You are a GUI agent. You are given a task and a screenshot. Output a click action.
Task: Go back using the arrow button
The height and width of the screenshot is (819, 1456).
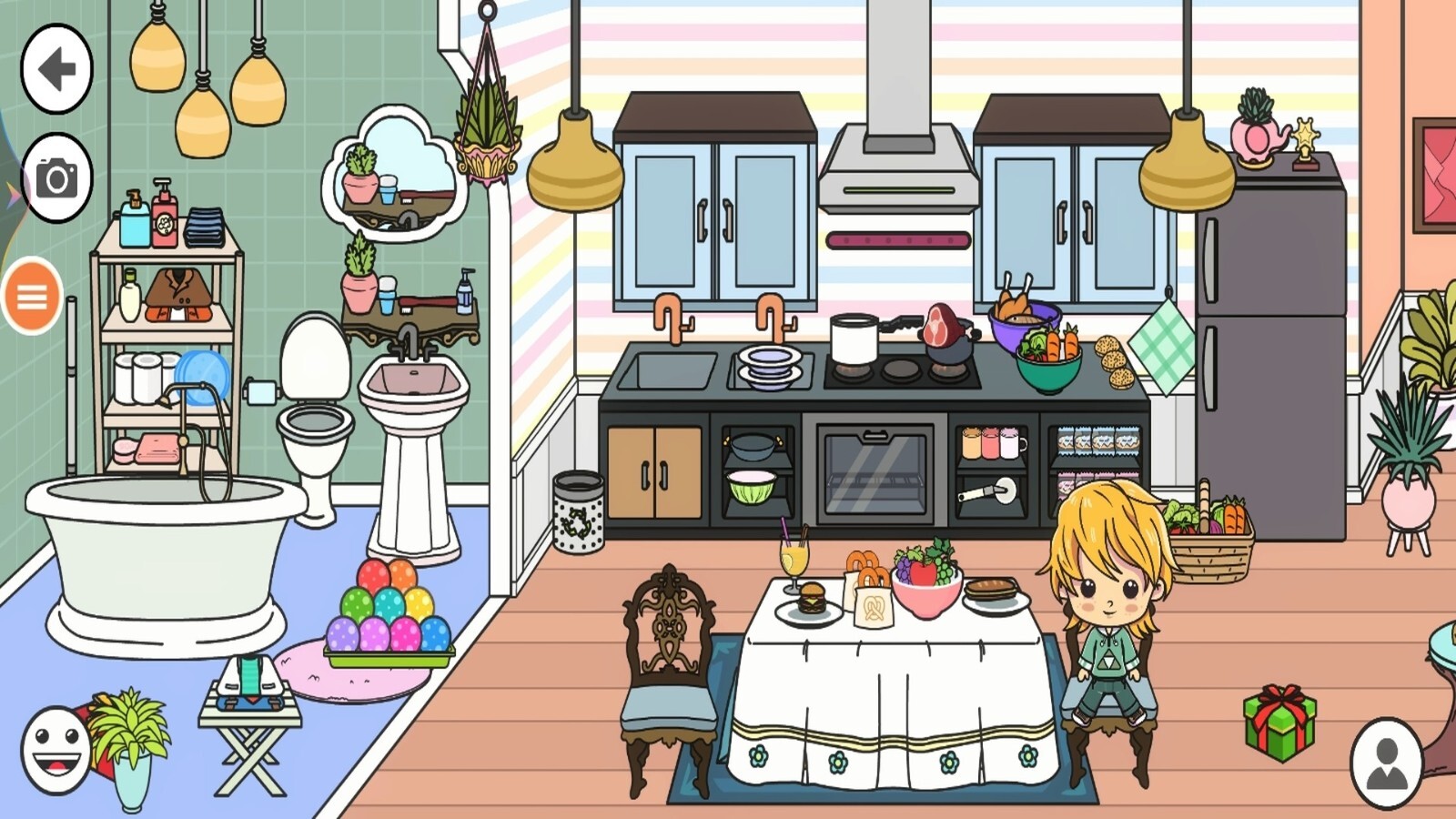pyautogui.click(x=56, y=68)
